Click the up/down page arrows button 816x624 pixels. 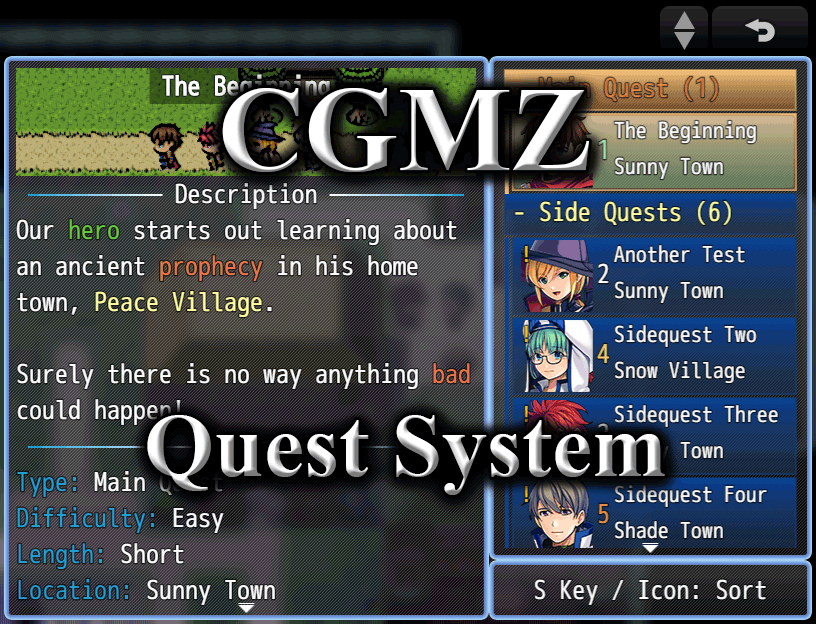tap(684, 29)
